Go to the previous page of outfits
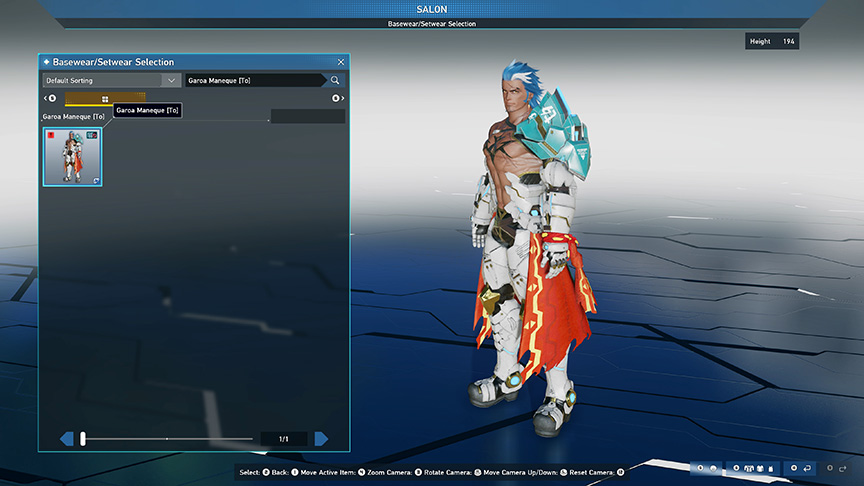This screenshot has width=864, height=486. point(67,438)
